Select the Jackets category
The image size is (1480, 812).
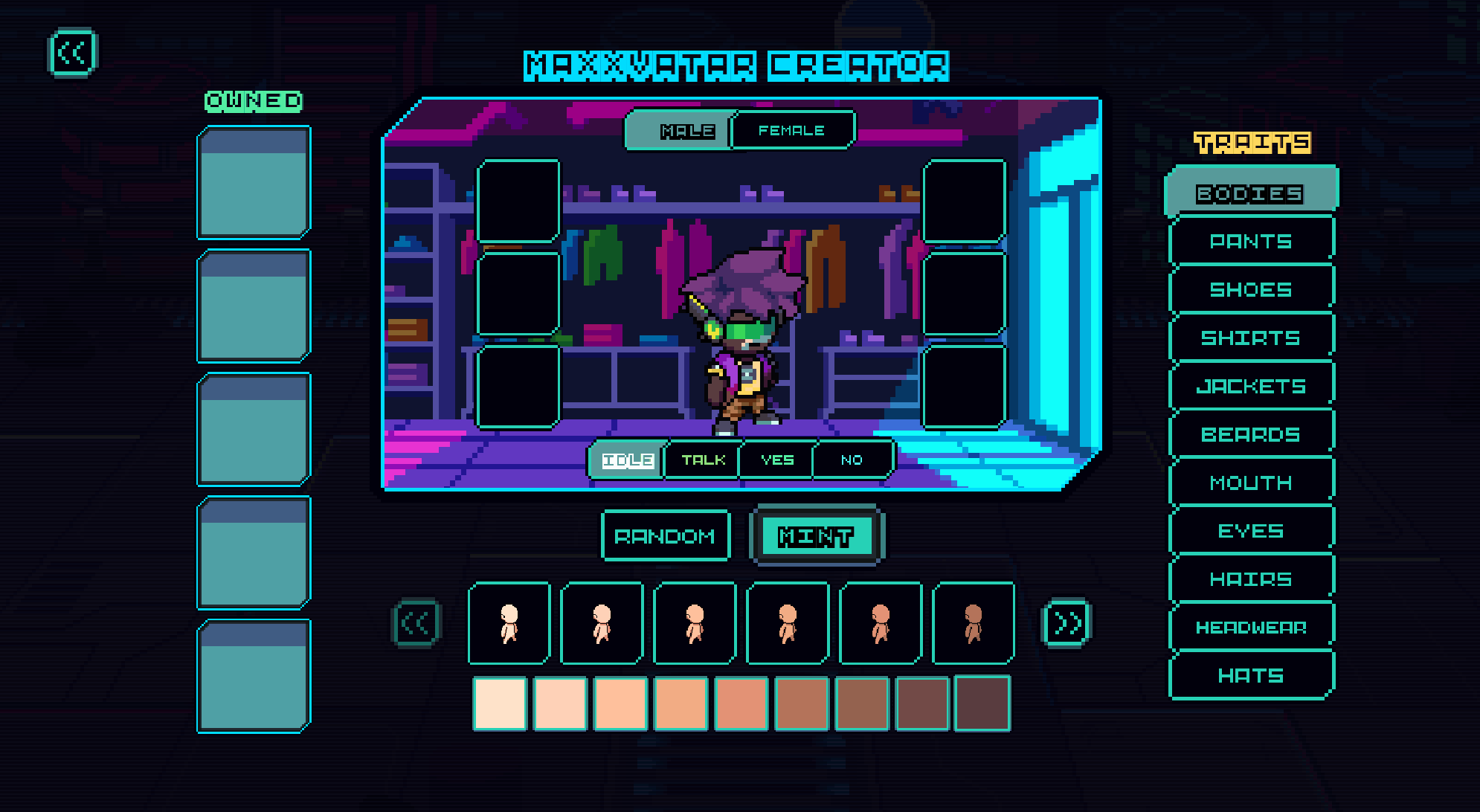[x=1250, y=386]
